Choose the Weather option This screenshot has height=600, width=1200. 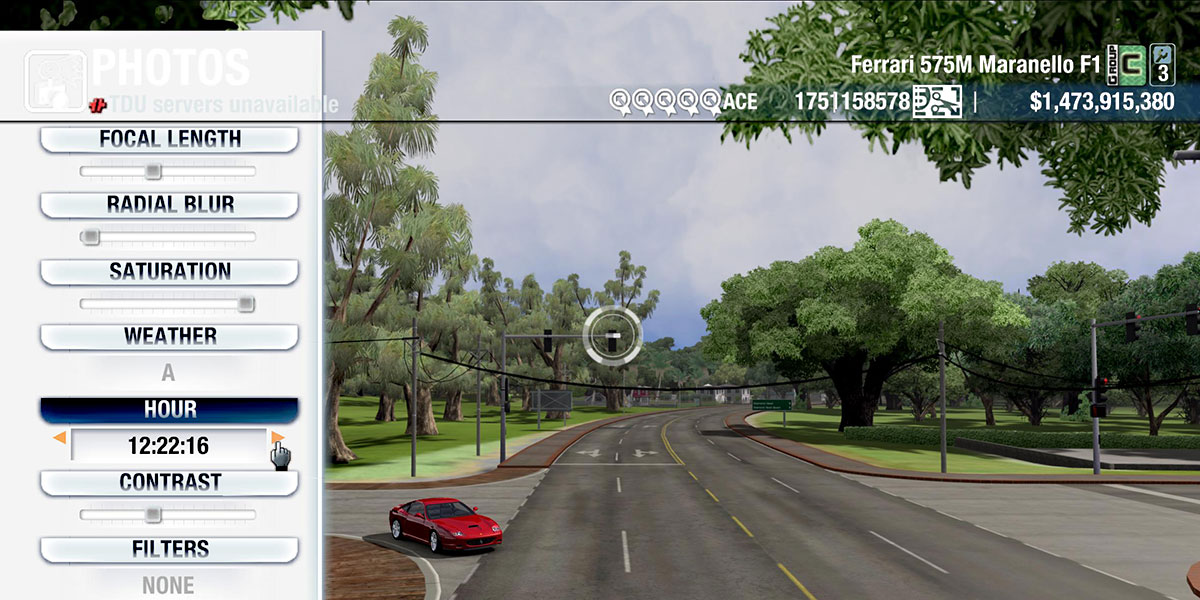(169, 336)
